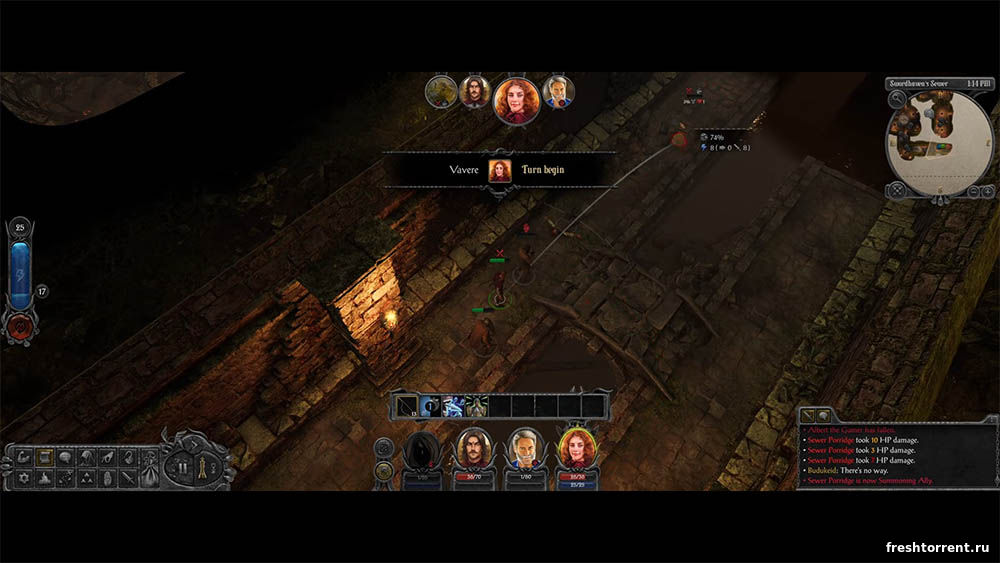Activate the blue glowing-figure spell in the hotbar
Viewport: 1000px width, 563px height.
(453, 406)
